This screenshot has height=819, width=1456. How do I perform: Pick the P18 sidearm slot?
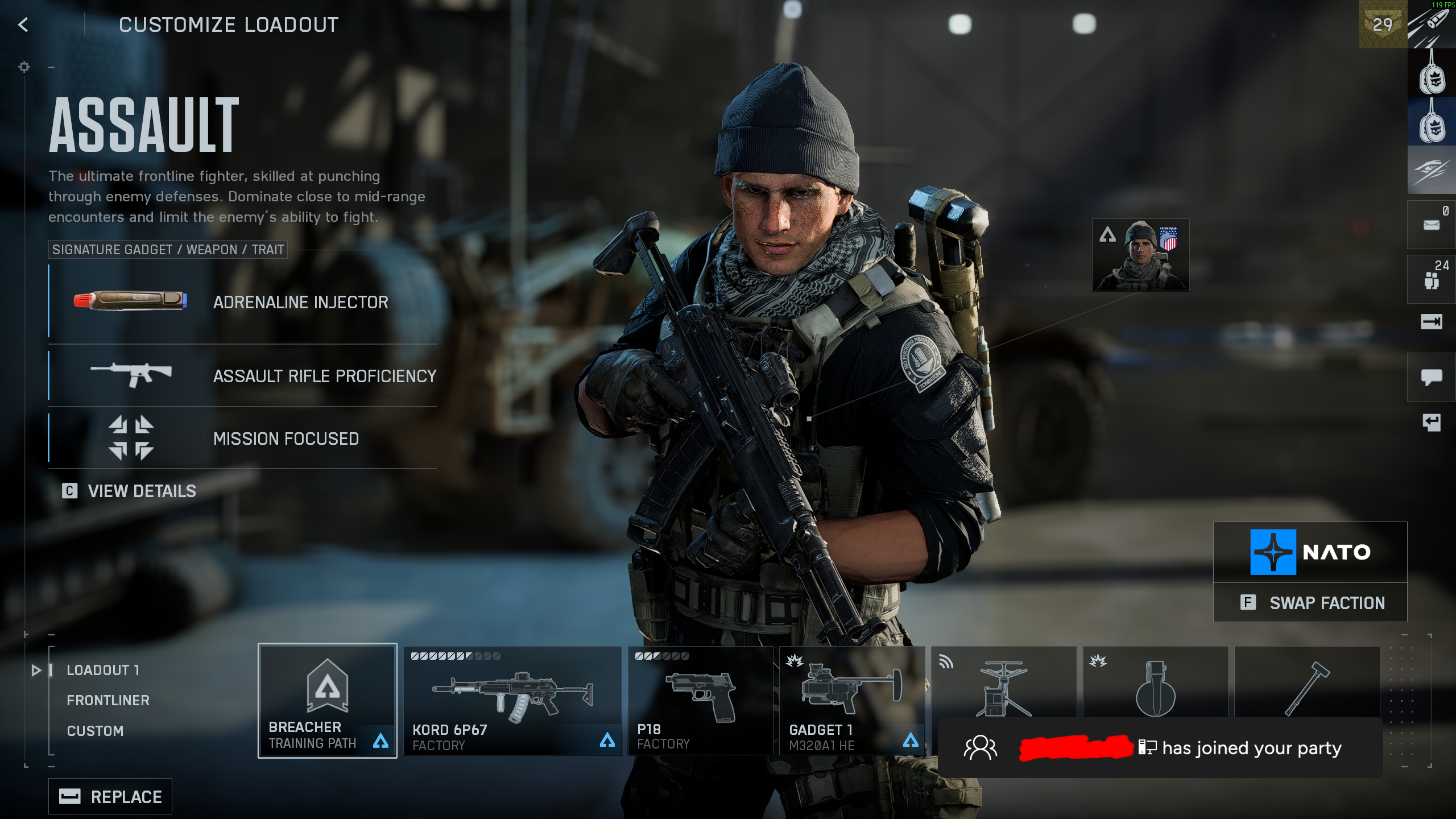click(x=700, y=700)
